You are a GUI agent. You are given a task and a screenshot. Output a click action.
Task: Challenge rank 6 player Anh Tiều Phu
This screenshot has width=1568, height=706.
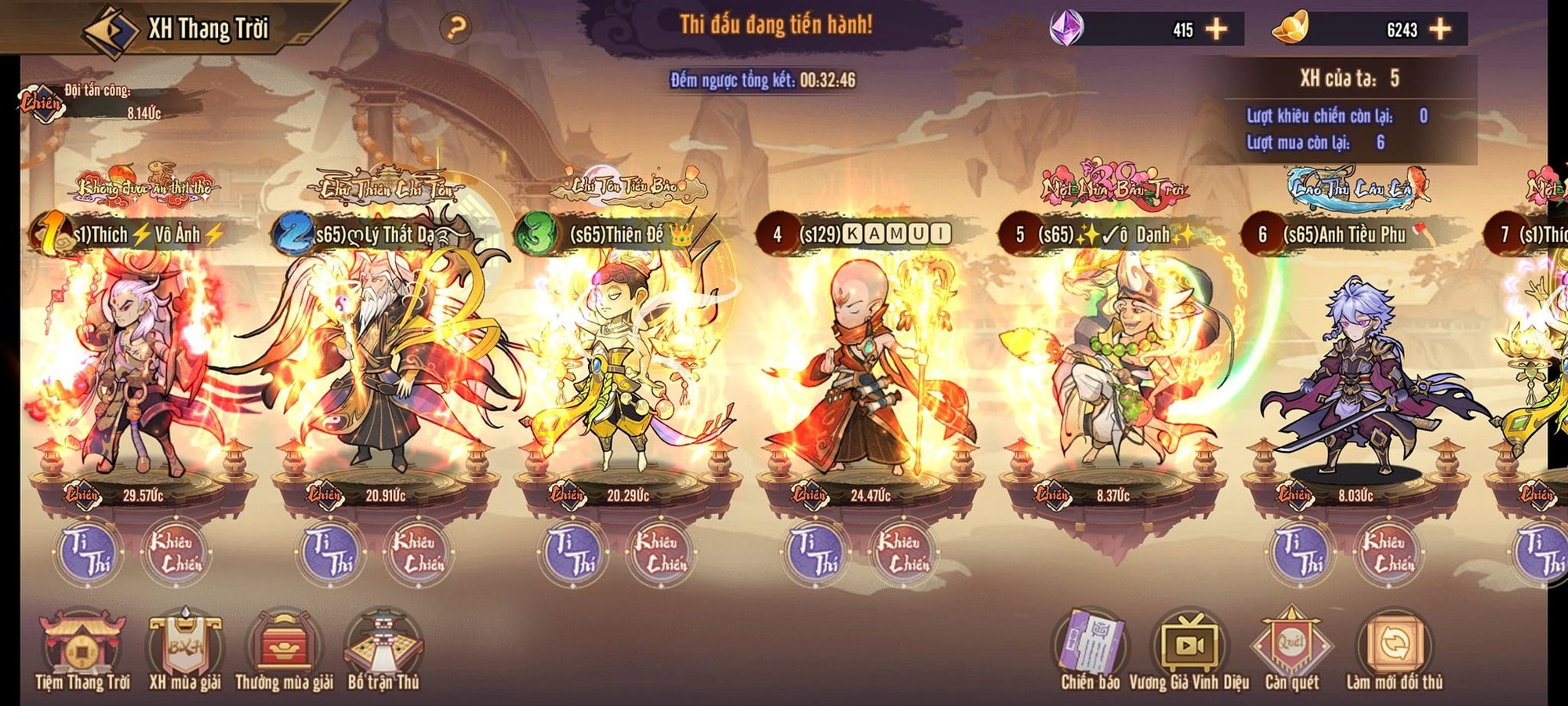pyautogui.click(x=1388, y=553)
